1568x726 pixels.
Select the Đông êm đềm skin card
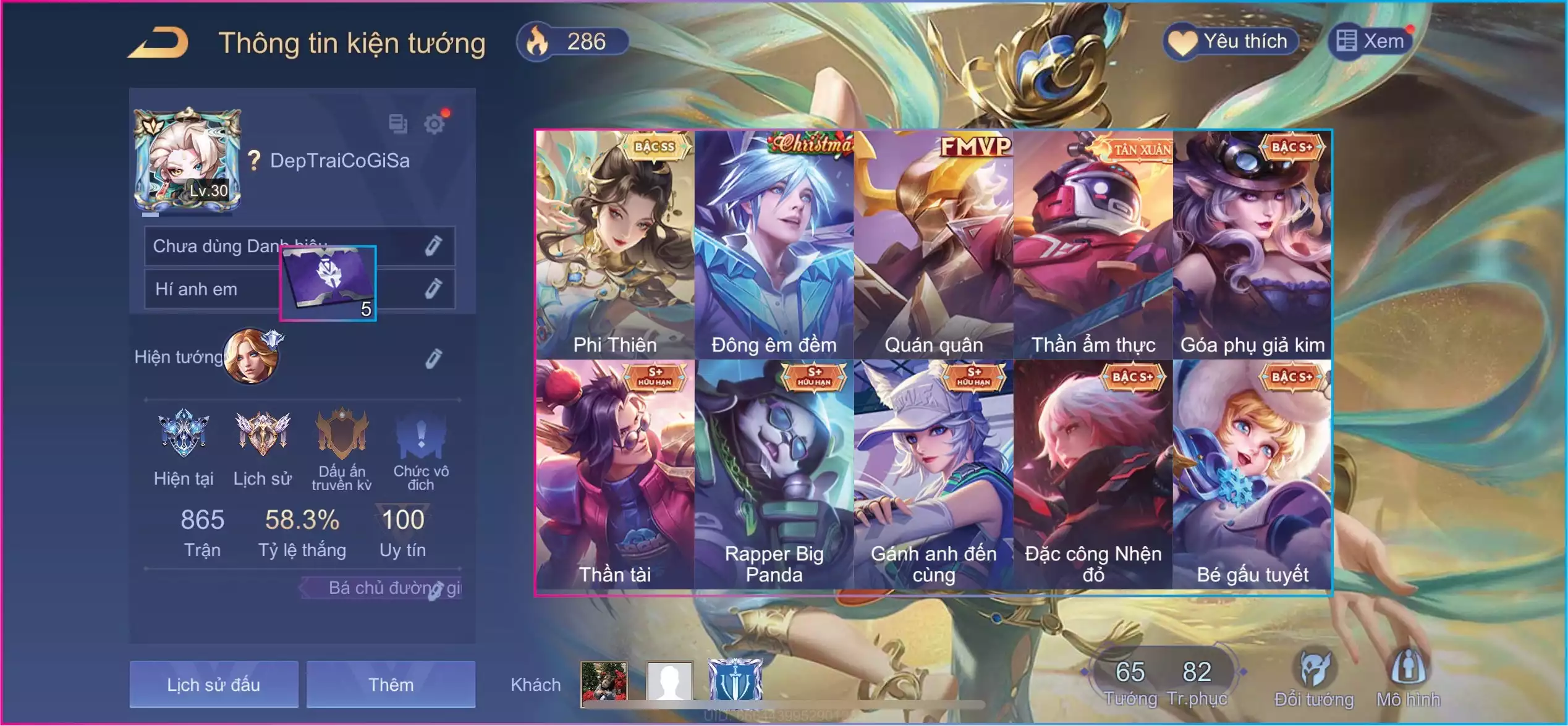pos(774,245)
